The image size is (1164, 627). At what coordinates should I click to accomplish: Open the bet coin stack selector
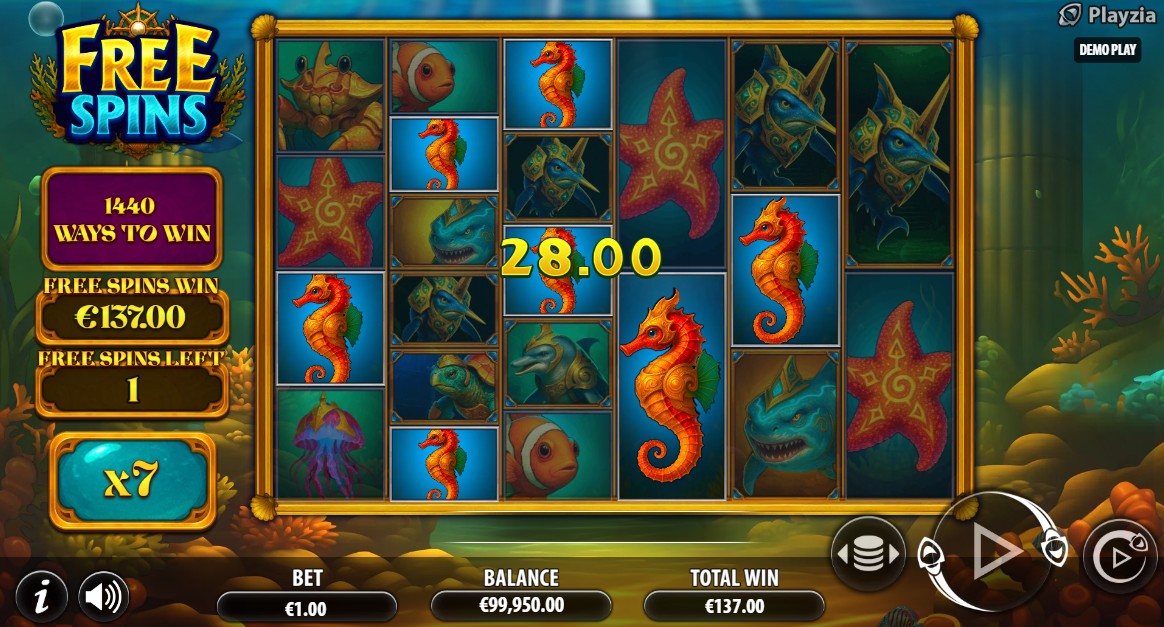point(867,554)
